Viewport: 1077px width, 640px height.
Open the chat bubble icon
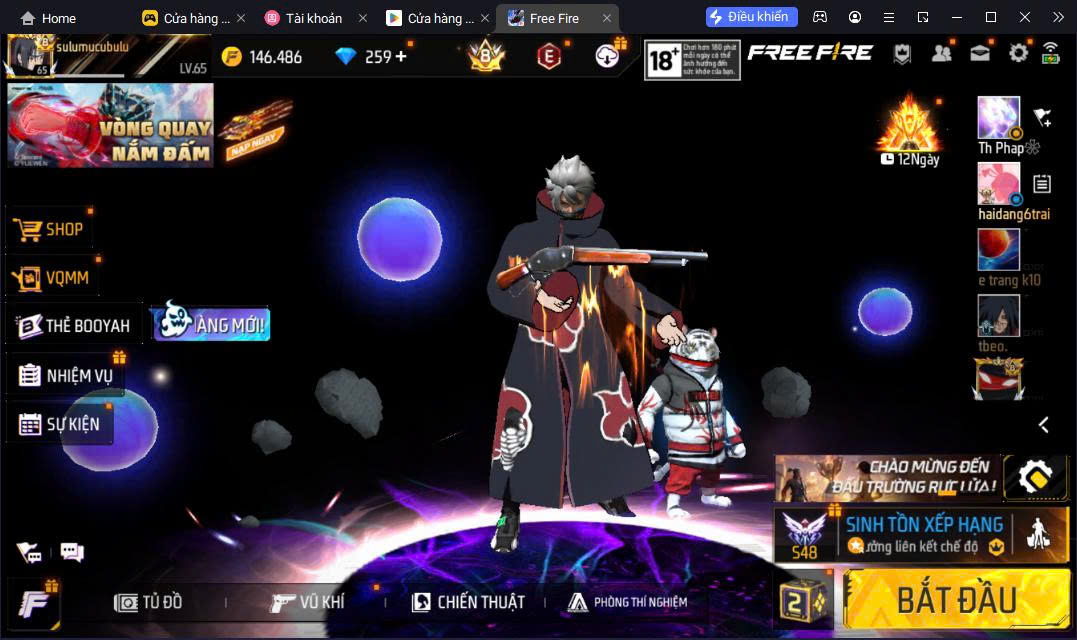tap(72, 552)
